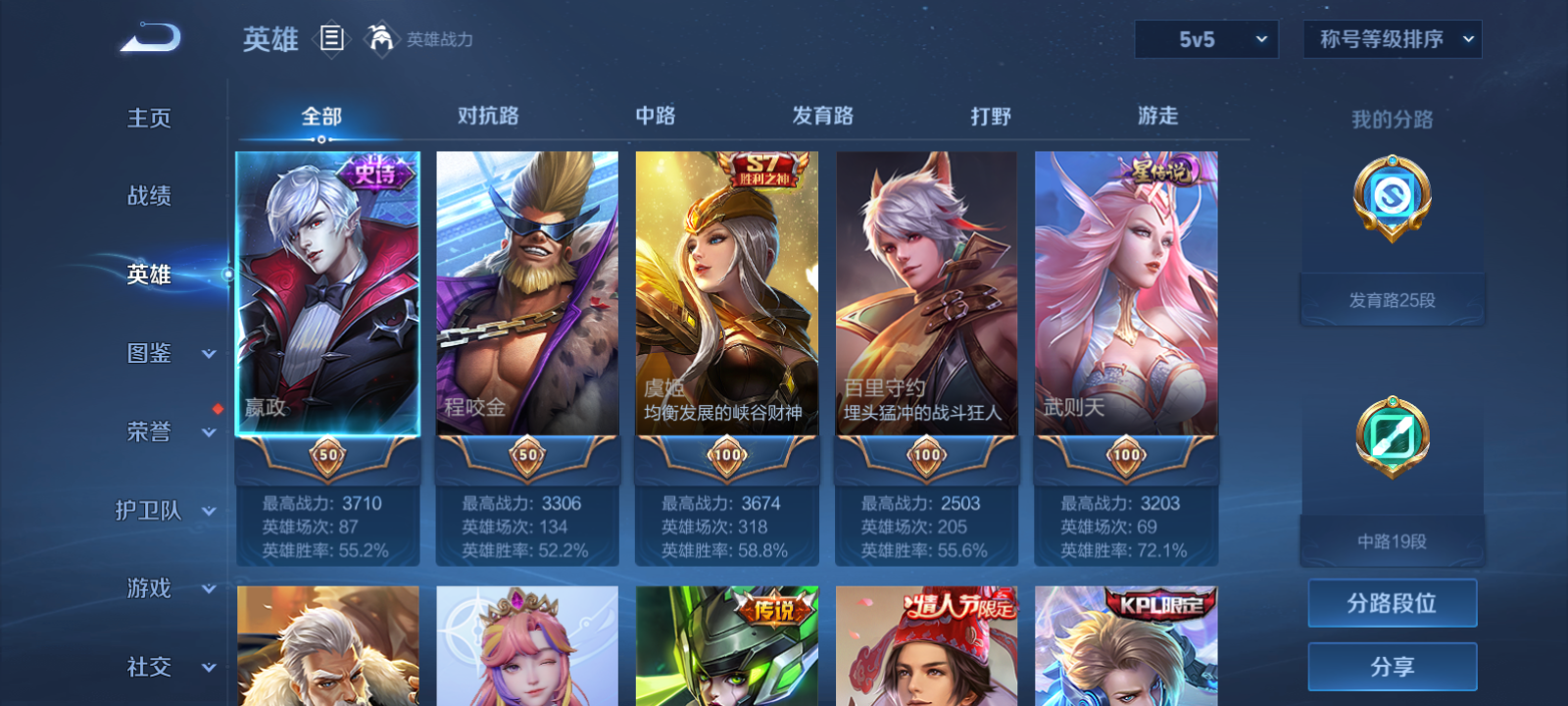This screenshot has height=706, width=1568.
Task: Open the 图鉴 section in the sidebar
Action: click(x=148, y=353)
